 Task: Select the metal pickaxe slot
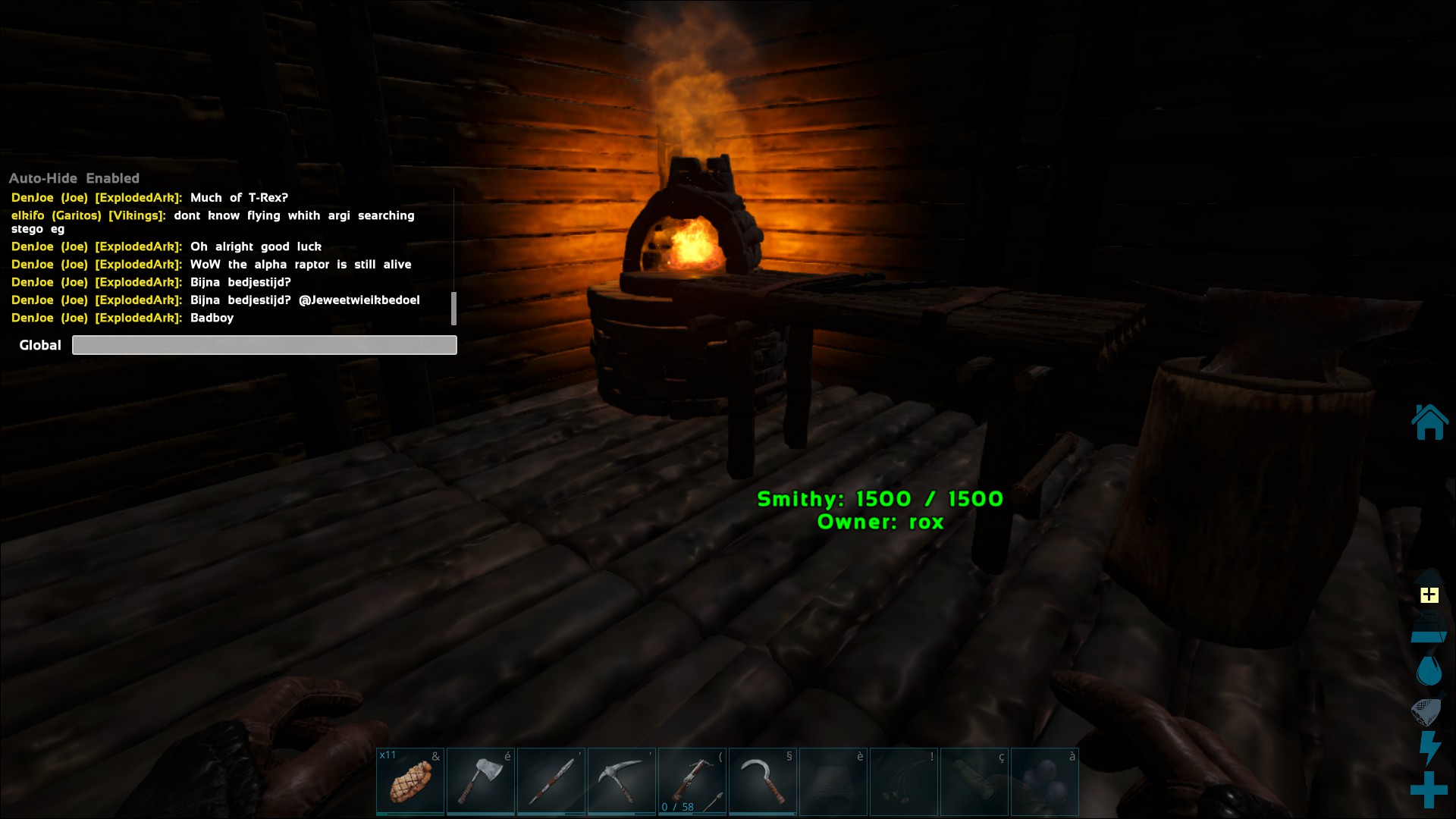click(x=622, y=782)
